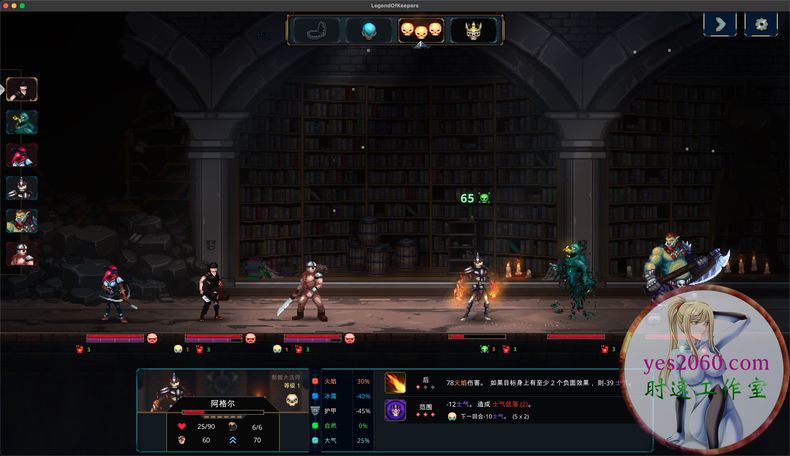
Task: Select the orc brute turn portrait
Action: (x=22, y=221)
